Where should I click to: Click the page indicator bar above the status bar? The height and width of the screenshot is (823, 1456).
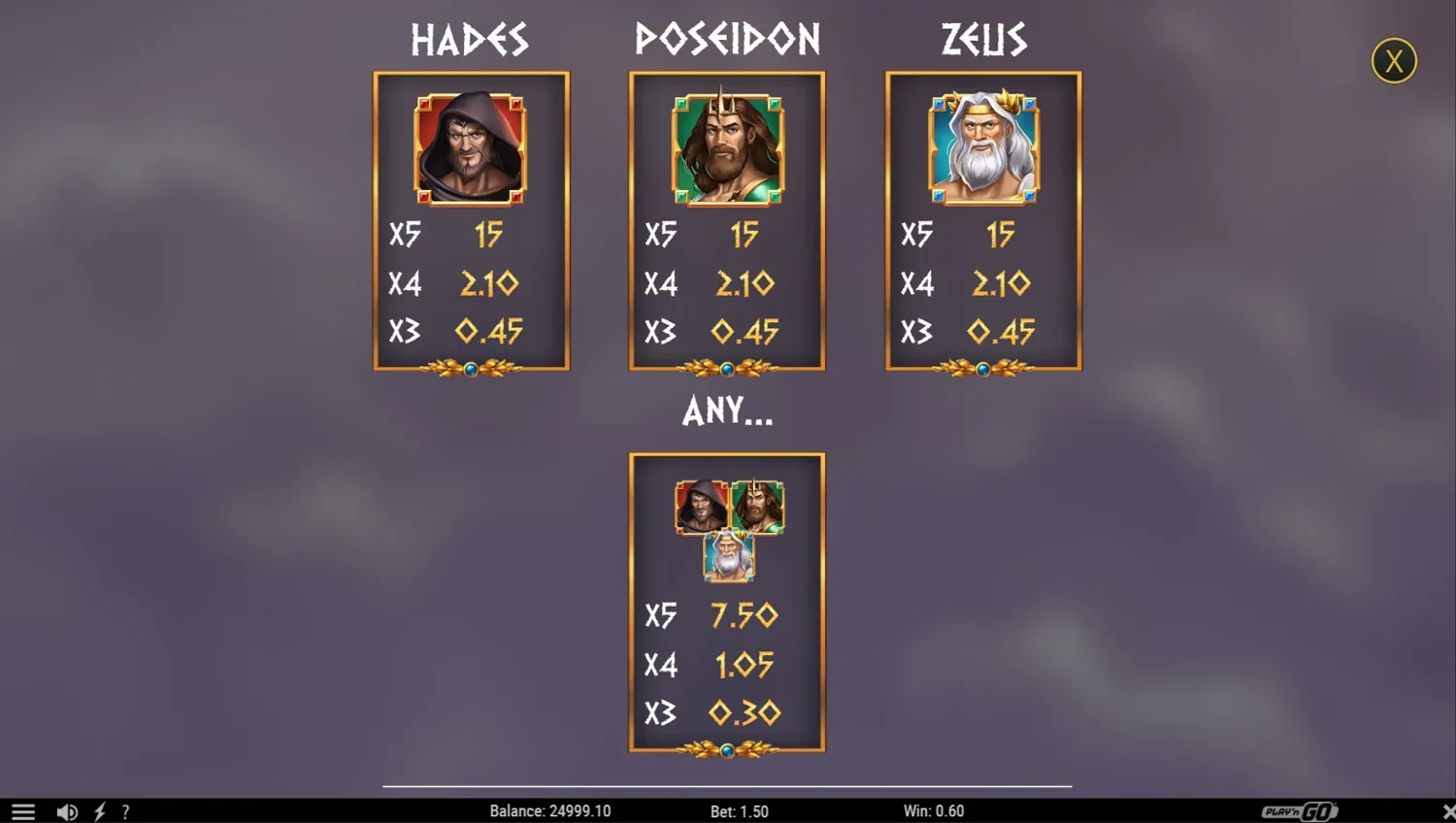coord(727,786)
